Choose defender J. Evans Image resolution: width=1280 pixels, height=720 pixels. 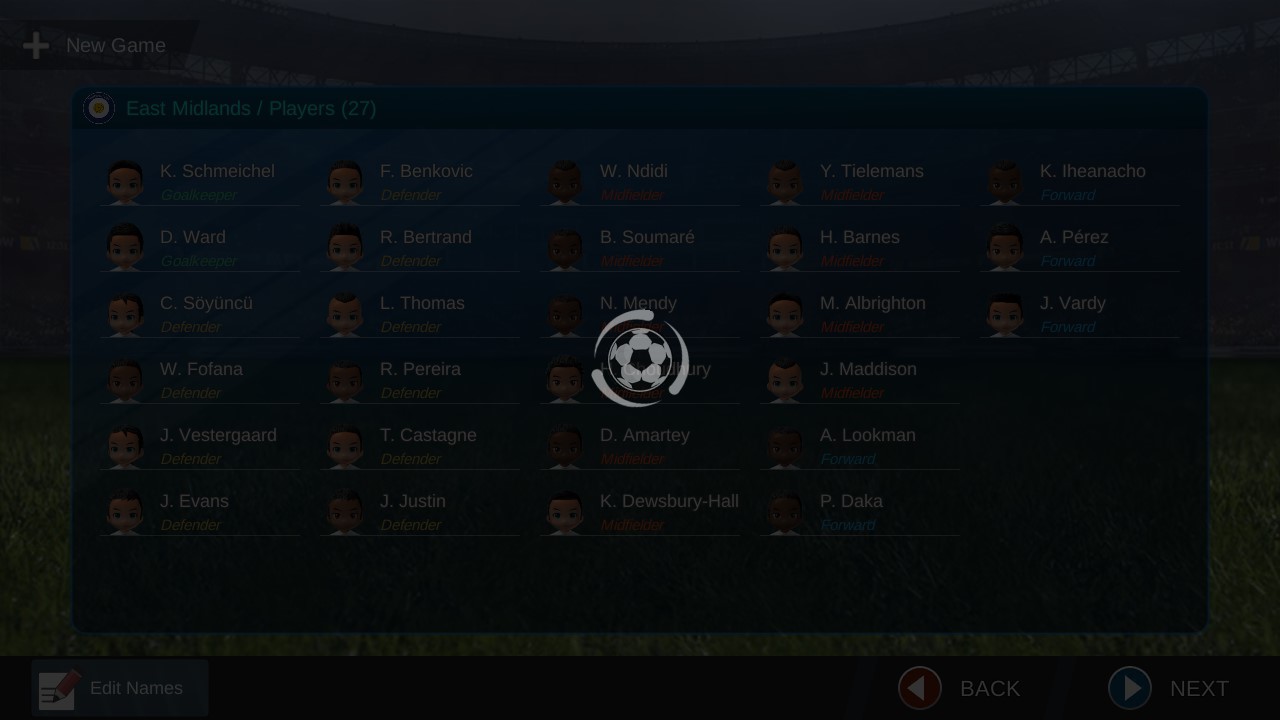pyautogui.click(x=200, y=512)
